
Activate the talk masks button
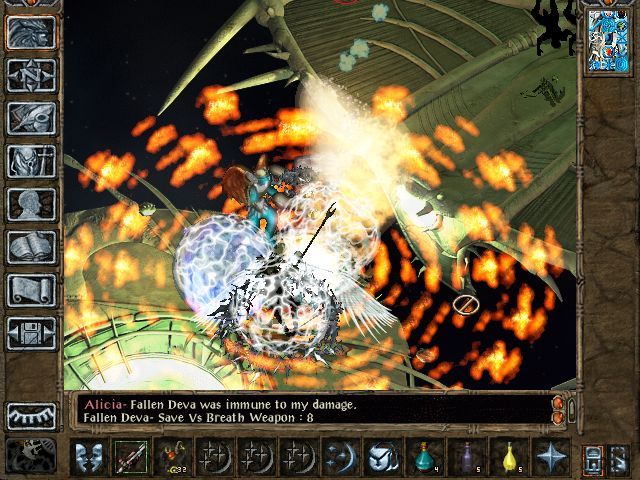click(89, 458)
